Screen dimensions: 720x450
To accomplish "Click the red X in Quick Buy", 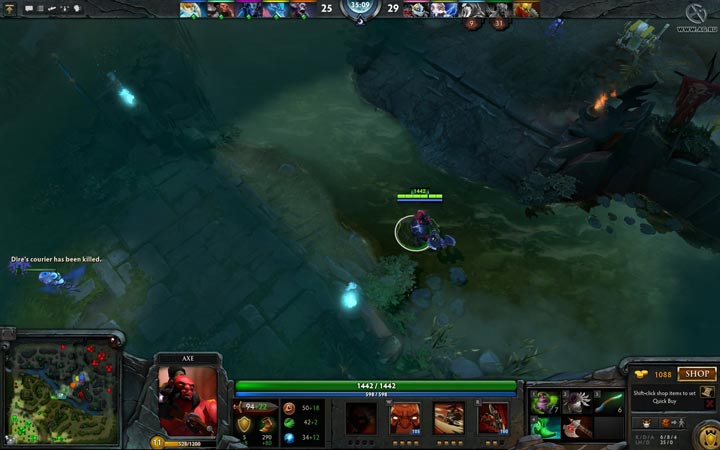I will (709, 405).
